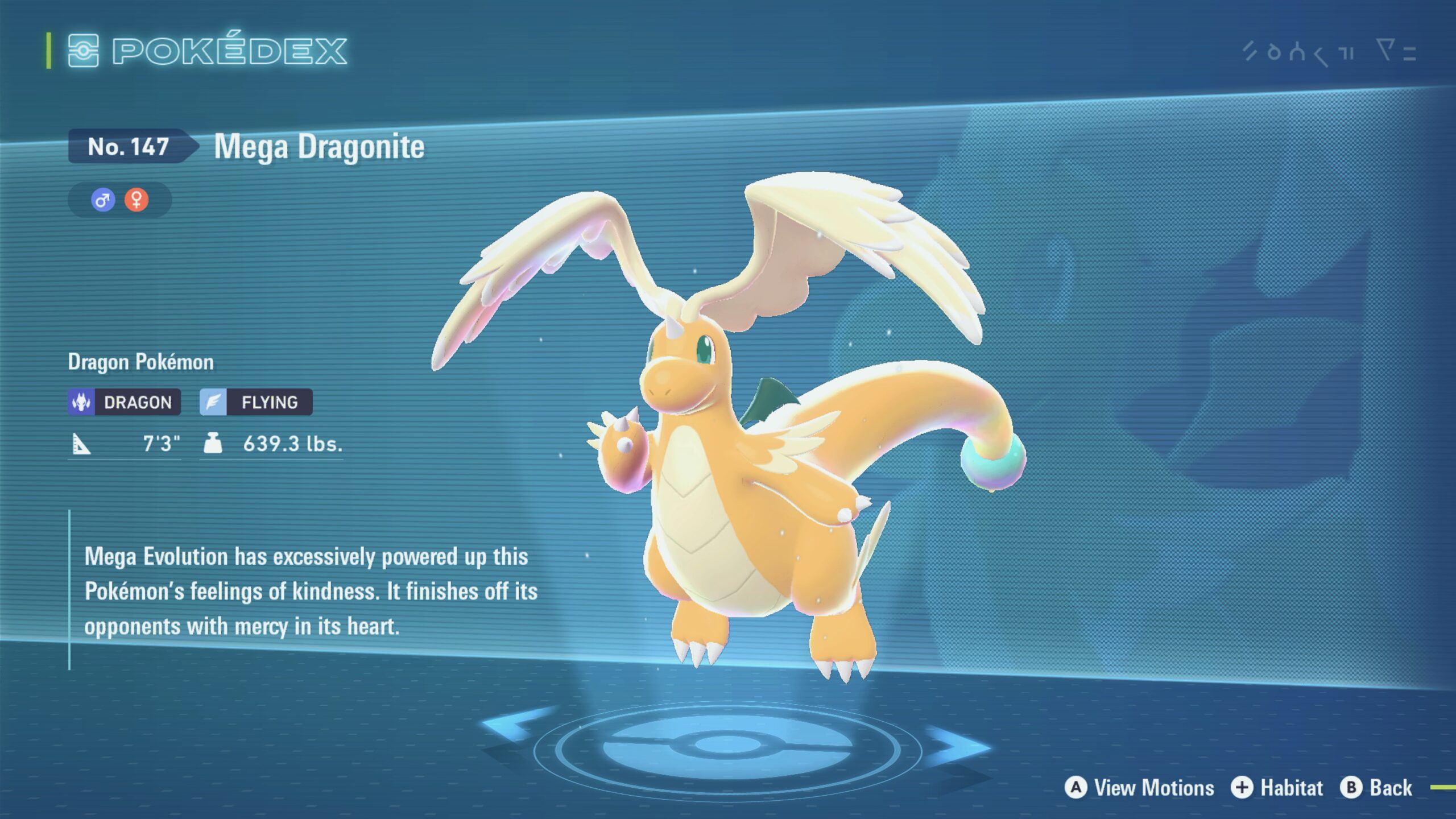Select the female gender icon
This screenshot has width=1456, height=819.
(136, 200)
